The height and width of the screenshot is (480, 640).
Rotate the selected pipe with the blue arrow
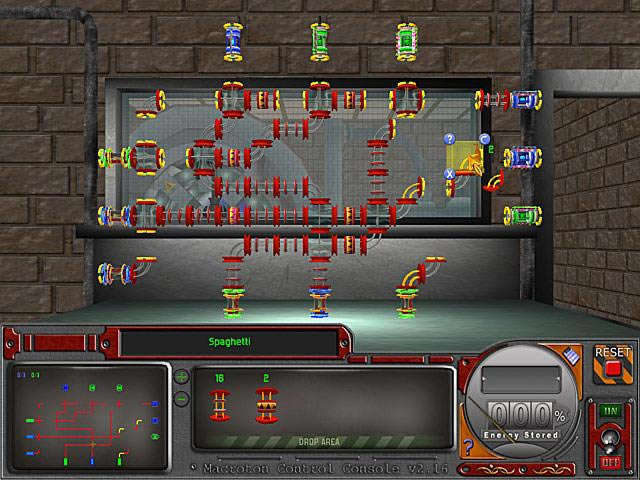(x=484, y=139)
